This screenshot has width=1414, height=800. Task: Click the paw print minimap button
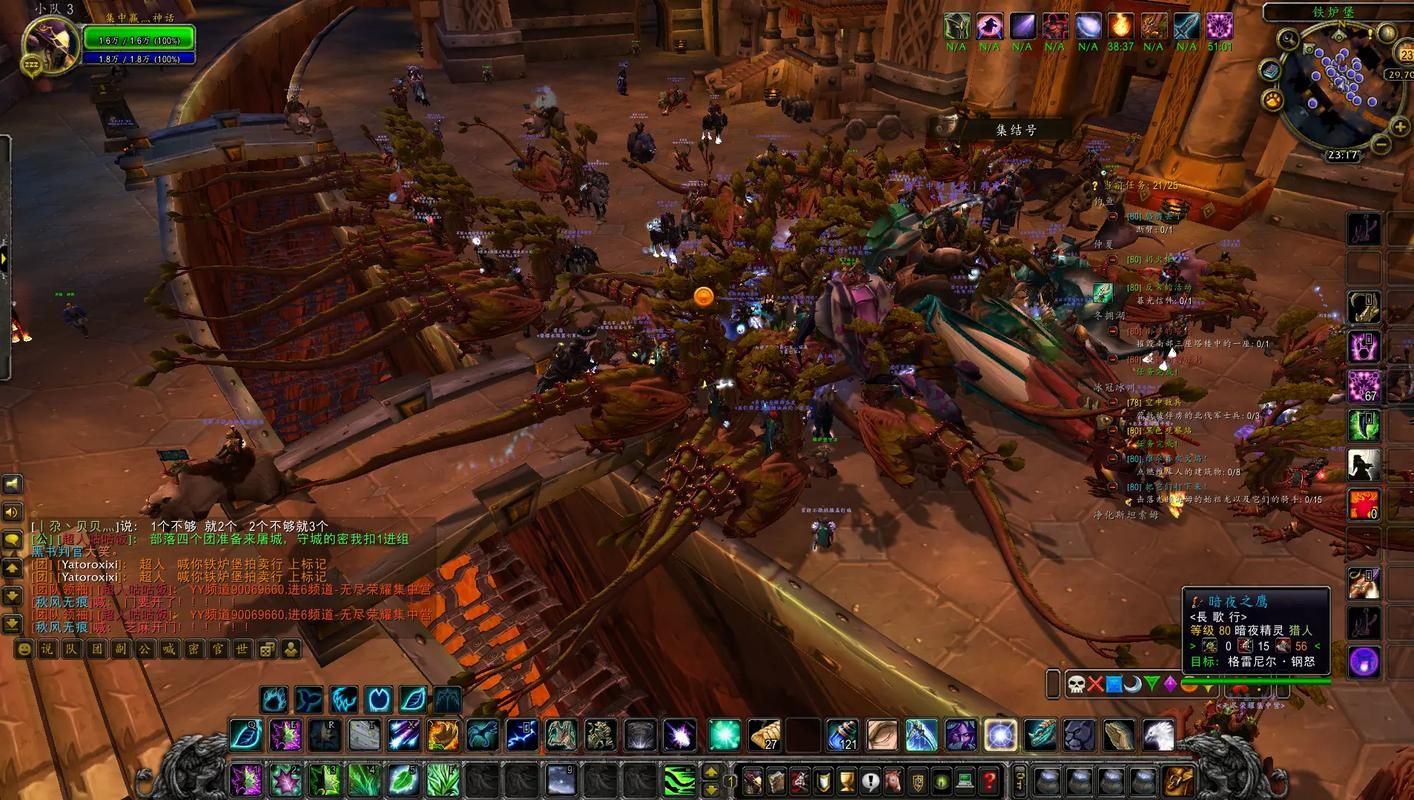click(1272, 100)
